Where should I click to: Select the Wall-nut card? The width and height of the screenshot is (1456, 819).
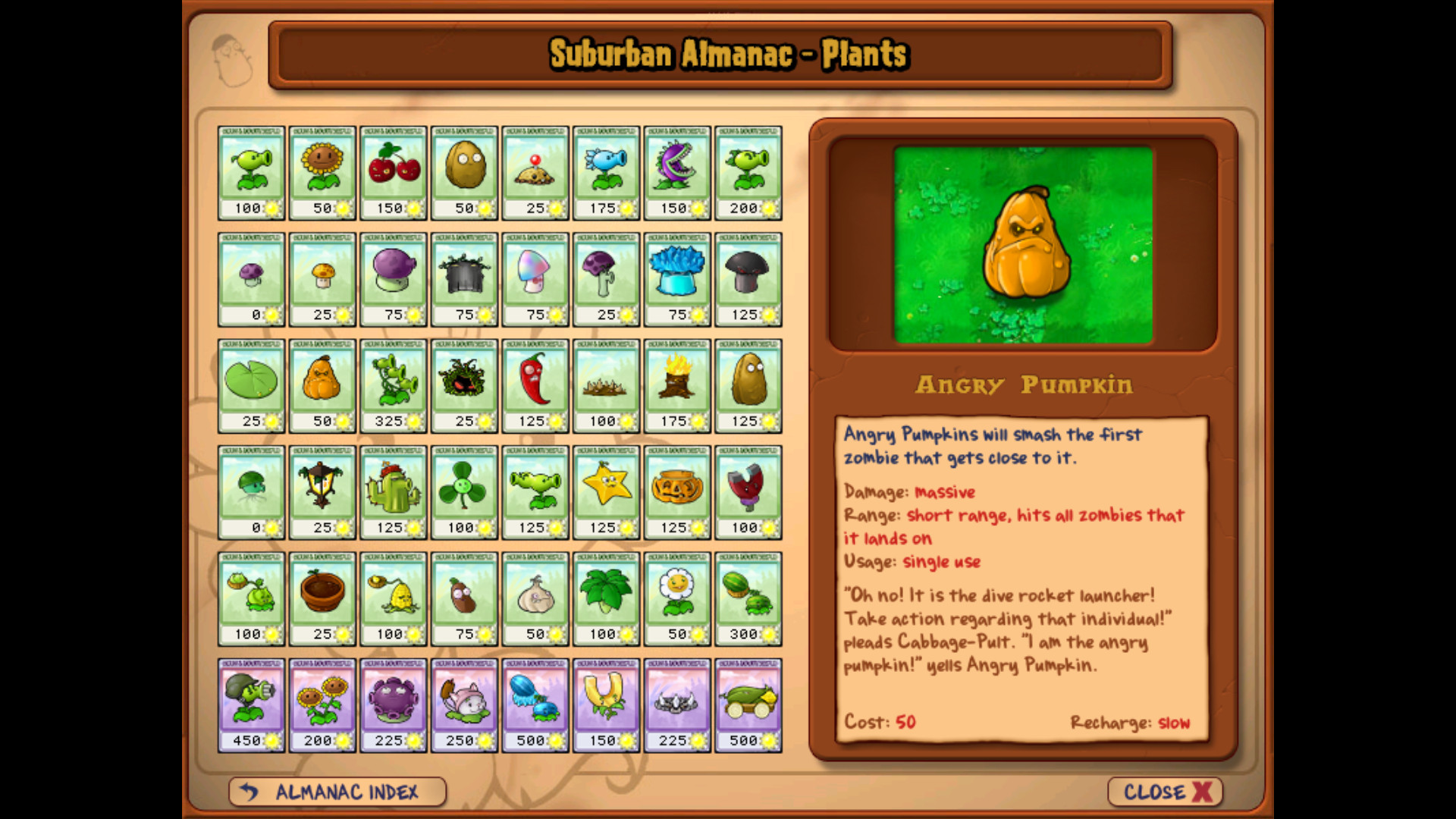(464, 172)
